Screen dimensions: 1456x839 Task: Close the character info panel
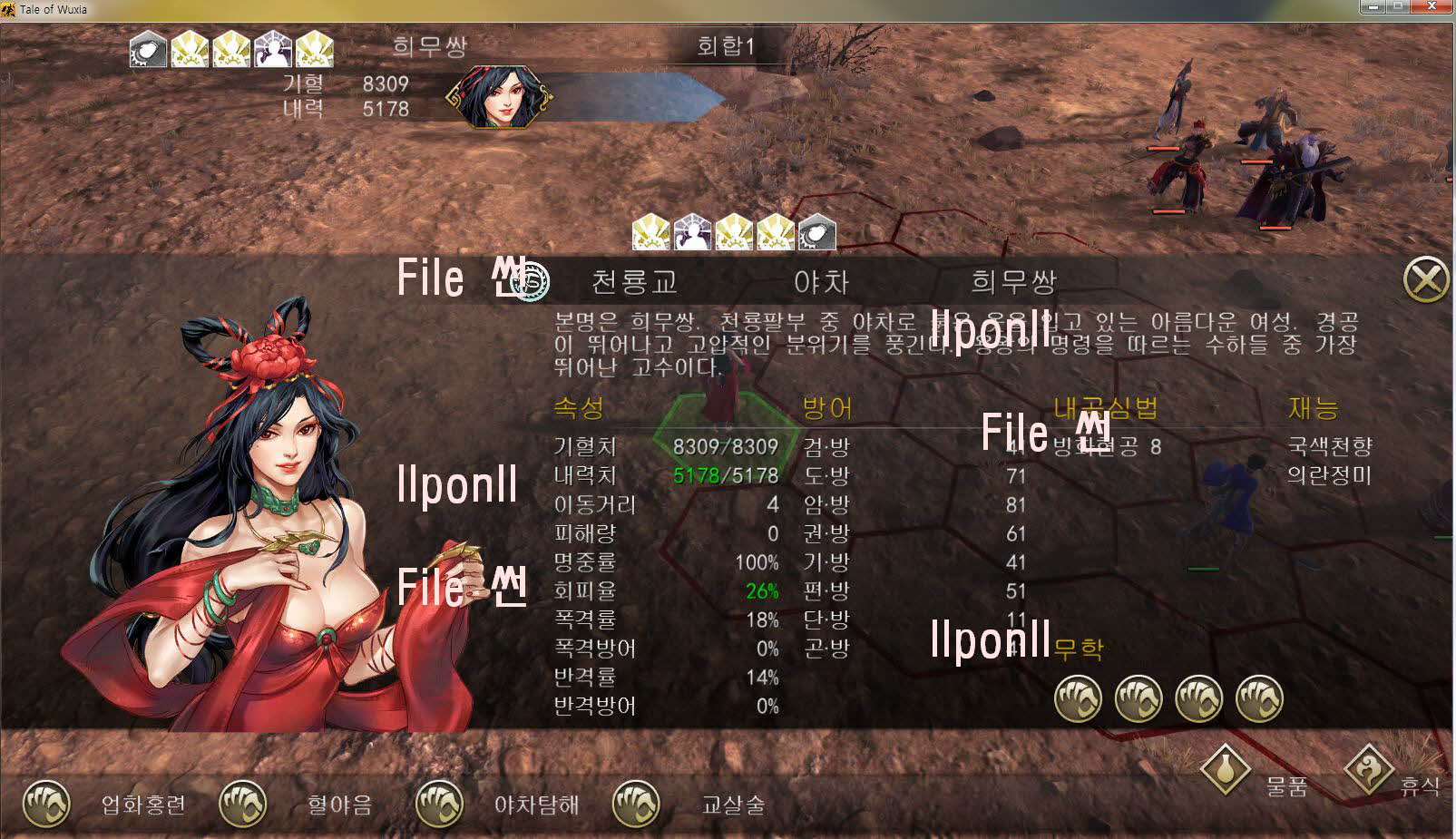click(x=1425, y=280)
